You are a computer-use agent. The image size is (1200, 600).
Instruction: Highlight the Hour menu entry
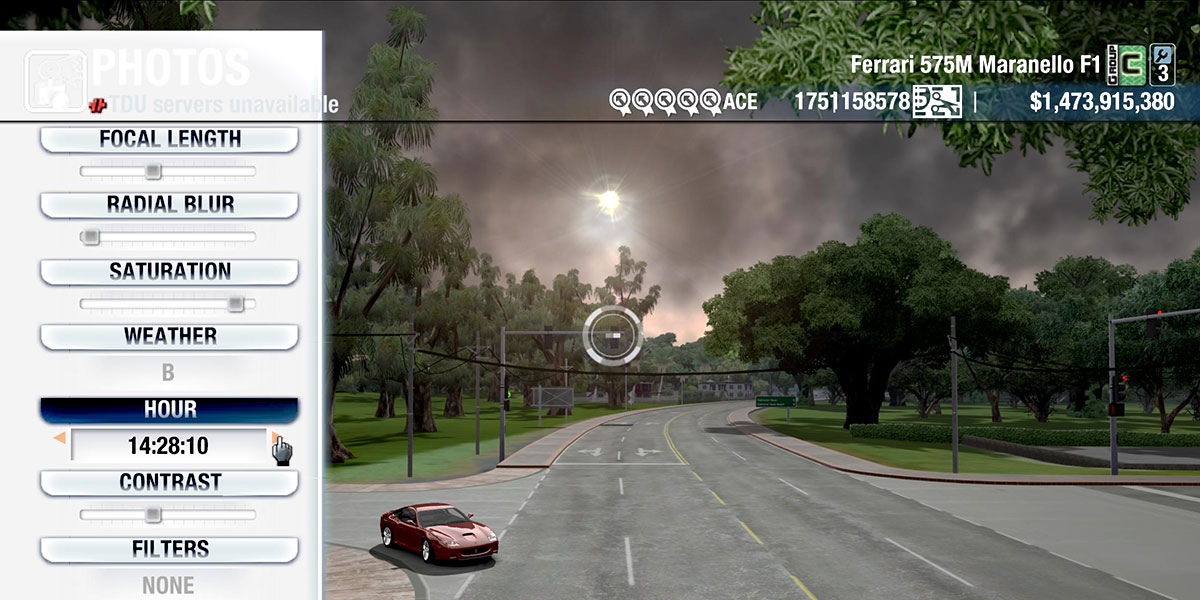tap(169, 410)
